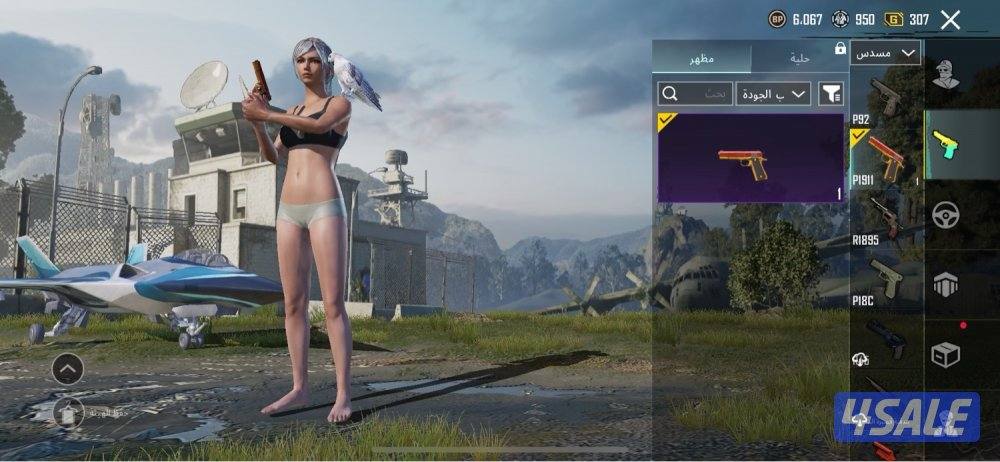1000x462 pixels.
Task: Close the inventory screen with the X
Action: tap(950, 19)
